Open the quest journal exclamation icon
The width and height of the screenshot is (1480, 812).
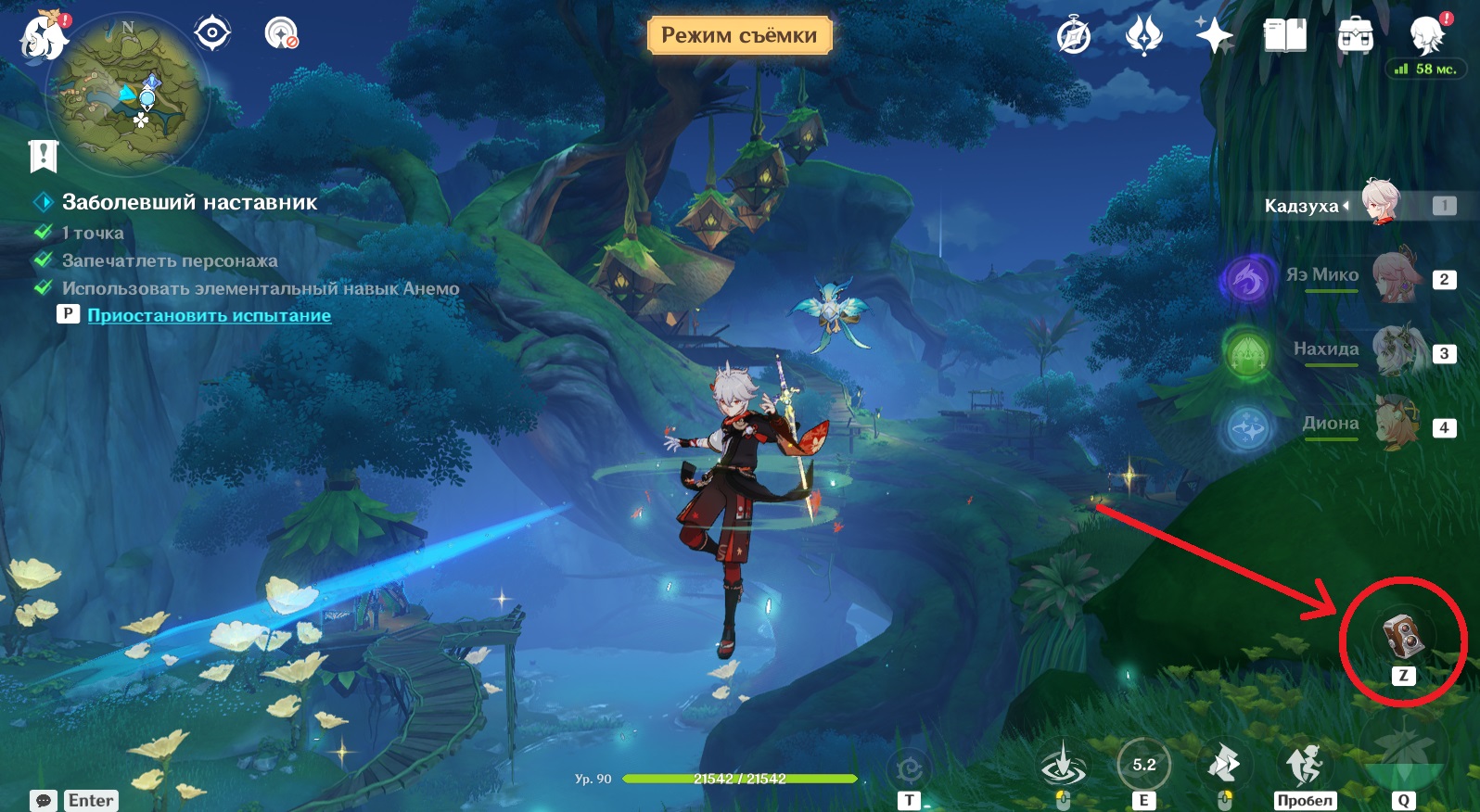click(44, 156)
